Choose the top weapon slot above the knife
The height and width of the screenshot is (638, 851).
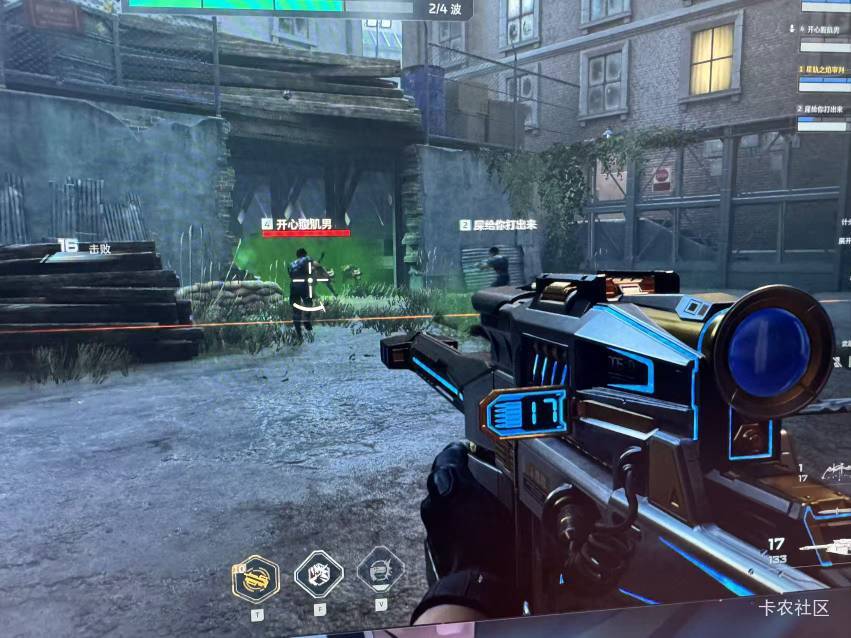click(833, 470)
